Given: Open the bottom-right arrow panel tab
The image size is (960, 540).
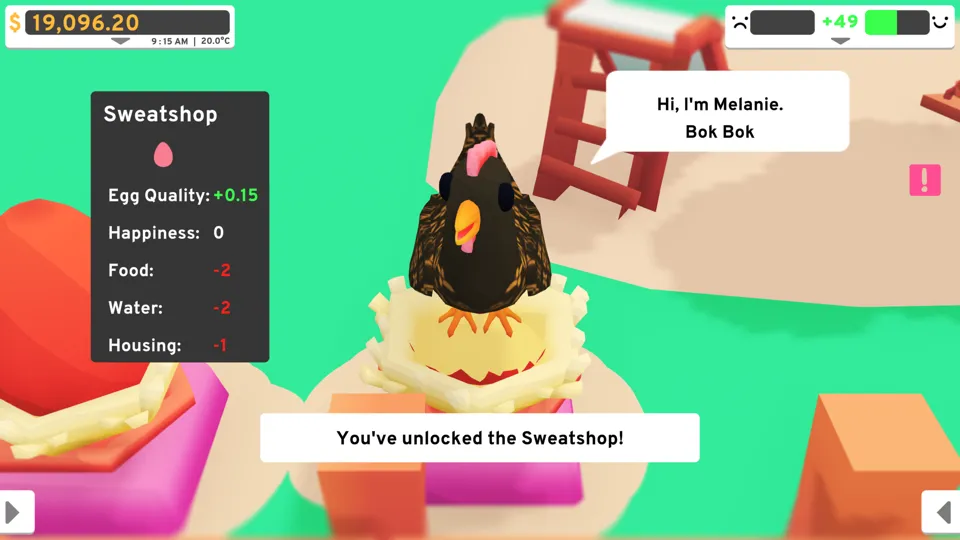Looking at the screenshot, I should 942,512.
